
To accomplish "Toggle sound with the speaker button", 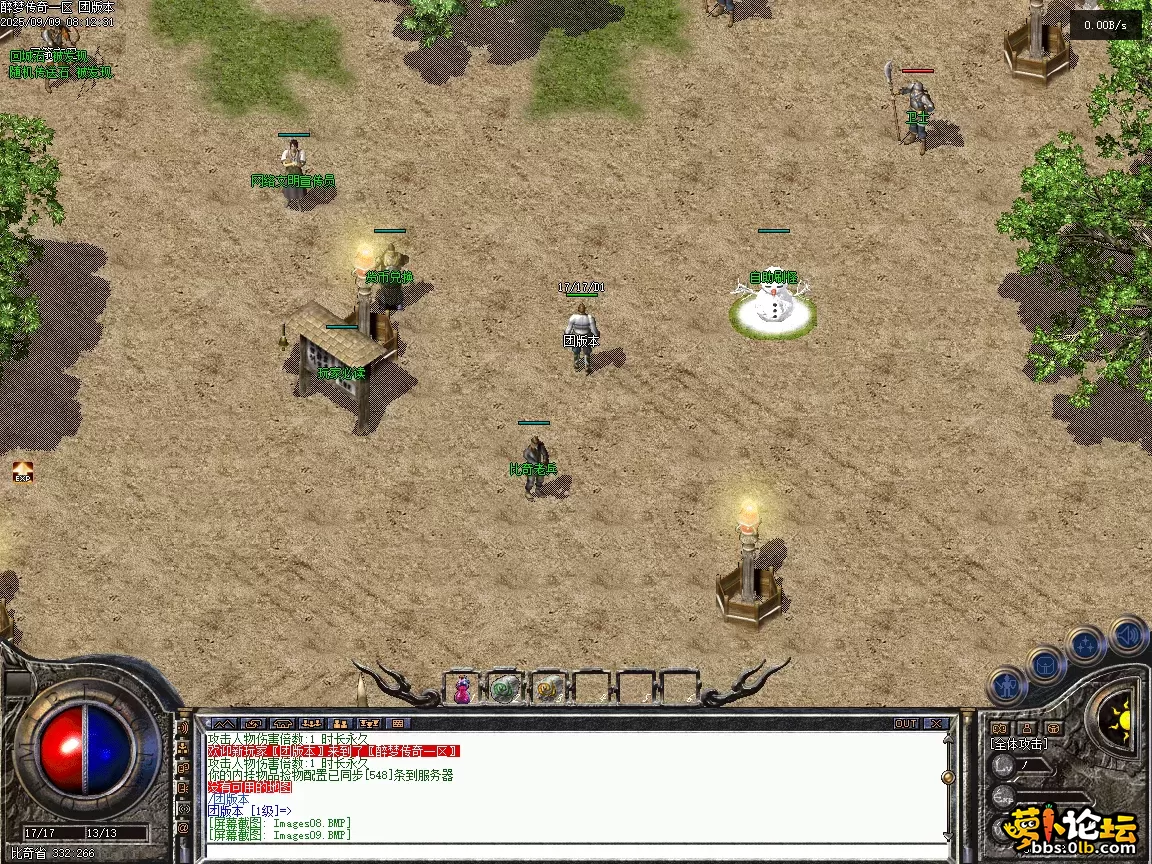I will tap(1127, 634).
